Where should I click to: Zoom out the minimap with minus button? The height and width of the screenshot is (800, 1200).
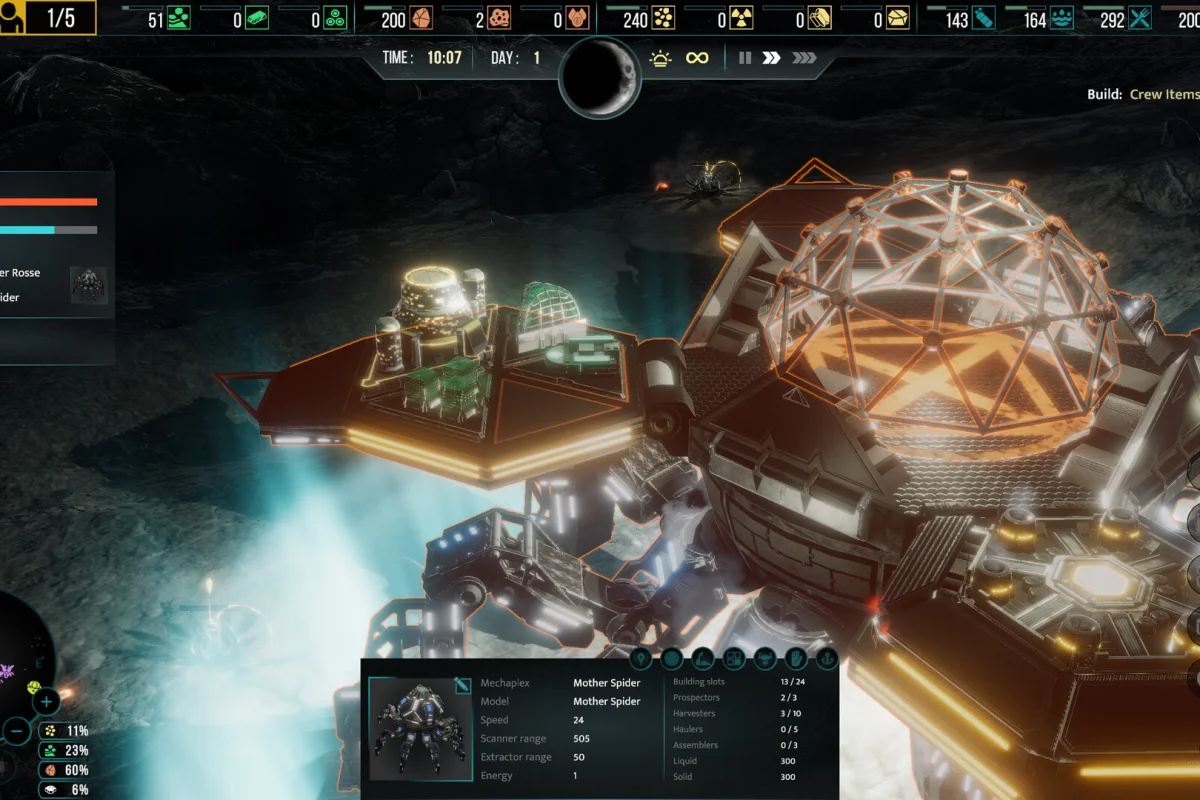[17, 731]
